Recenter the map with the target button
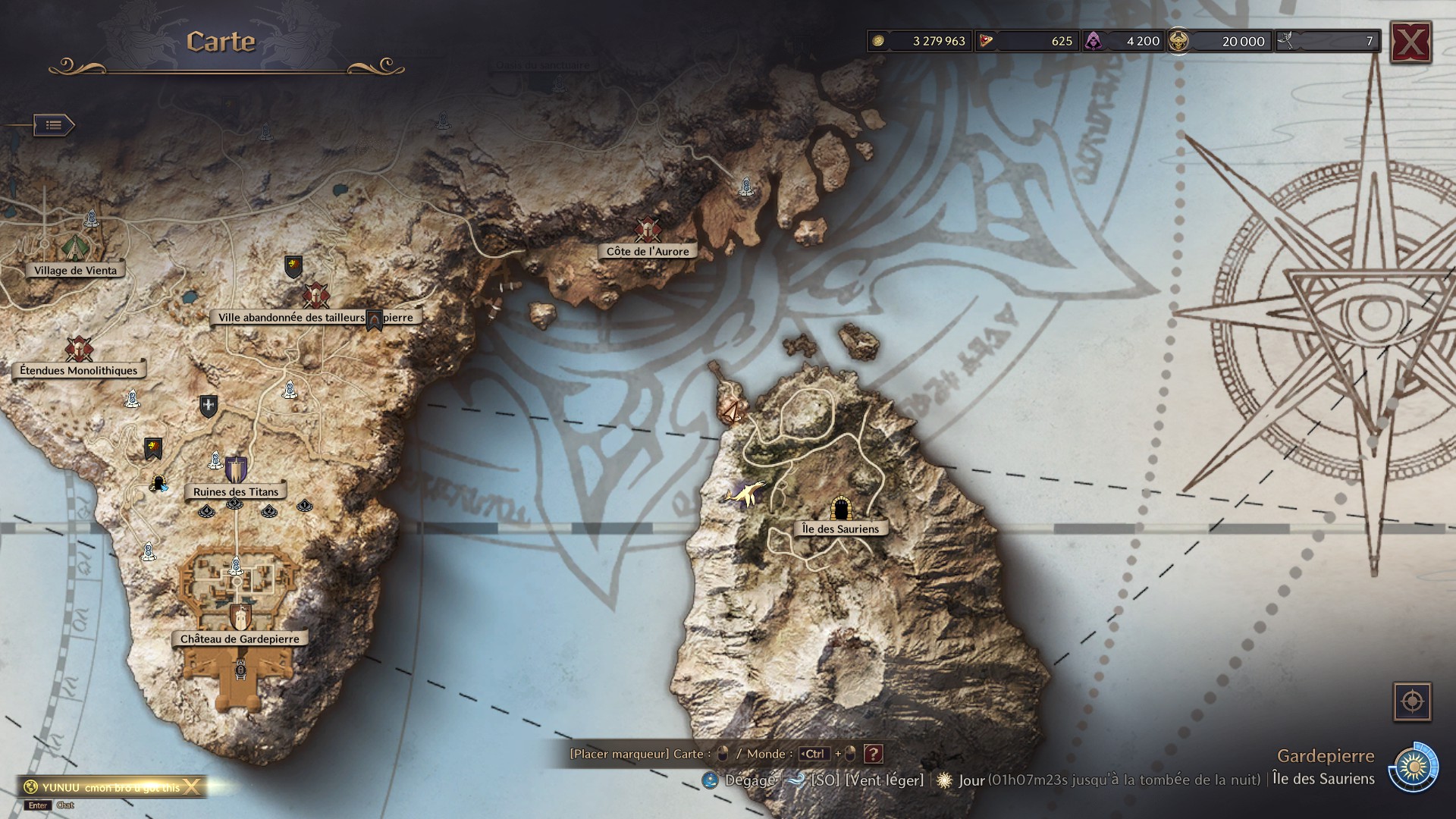Image resolution: width=1456 pixels, height=819 pixels. (1412, 701)
